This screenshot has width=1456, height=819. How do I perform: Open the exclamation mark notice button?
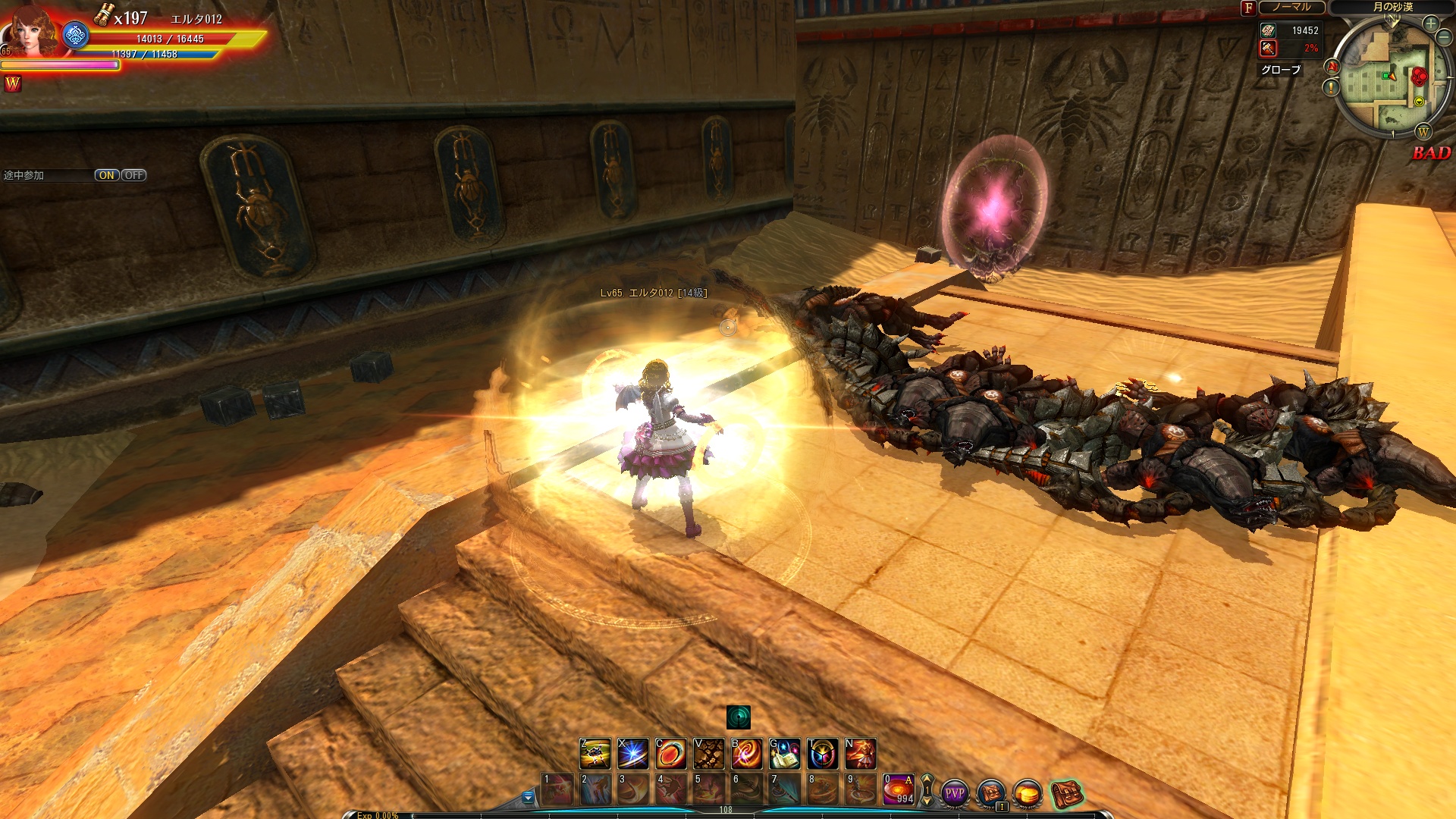1332,88
